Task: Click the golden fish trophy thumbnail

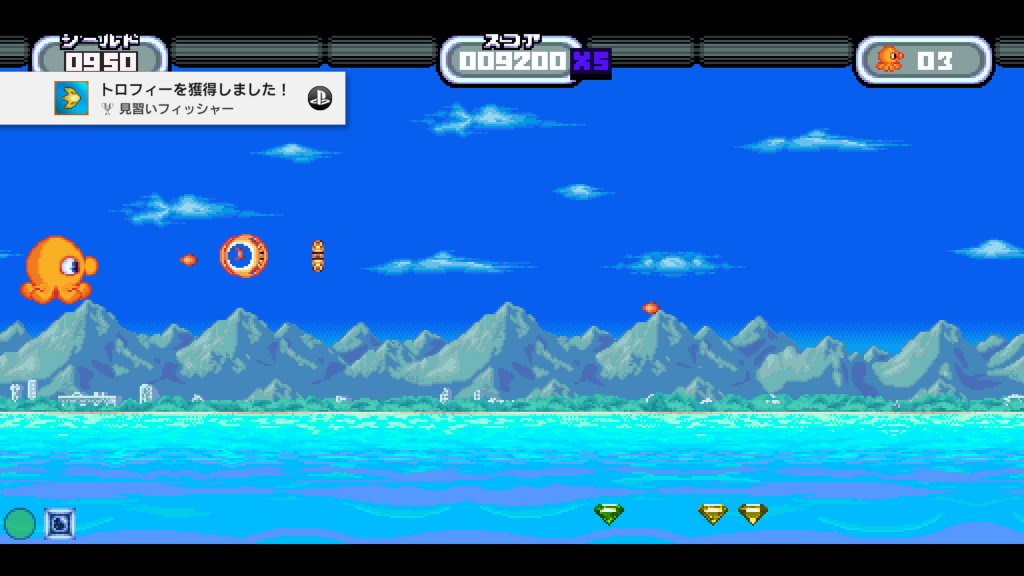Action: pyautogui.click(x=71, y=98)
